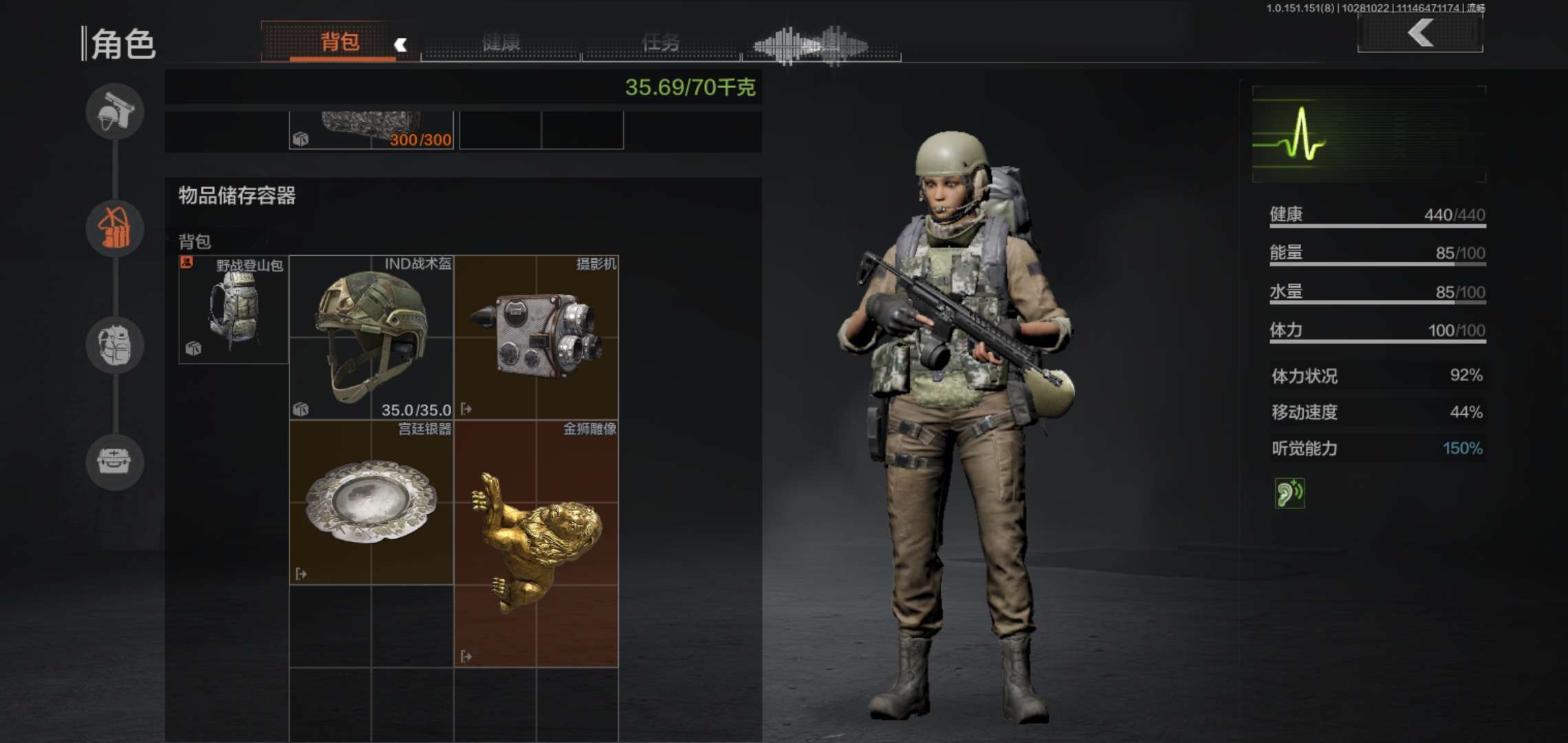Viewport: 1568px width, 743px height.
Task: Select the 野战登山包 field backpack slot
Action: pos(233,310)
